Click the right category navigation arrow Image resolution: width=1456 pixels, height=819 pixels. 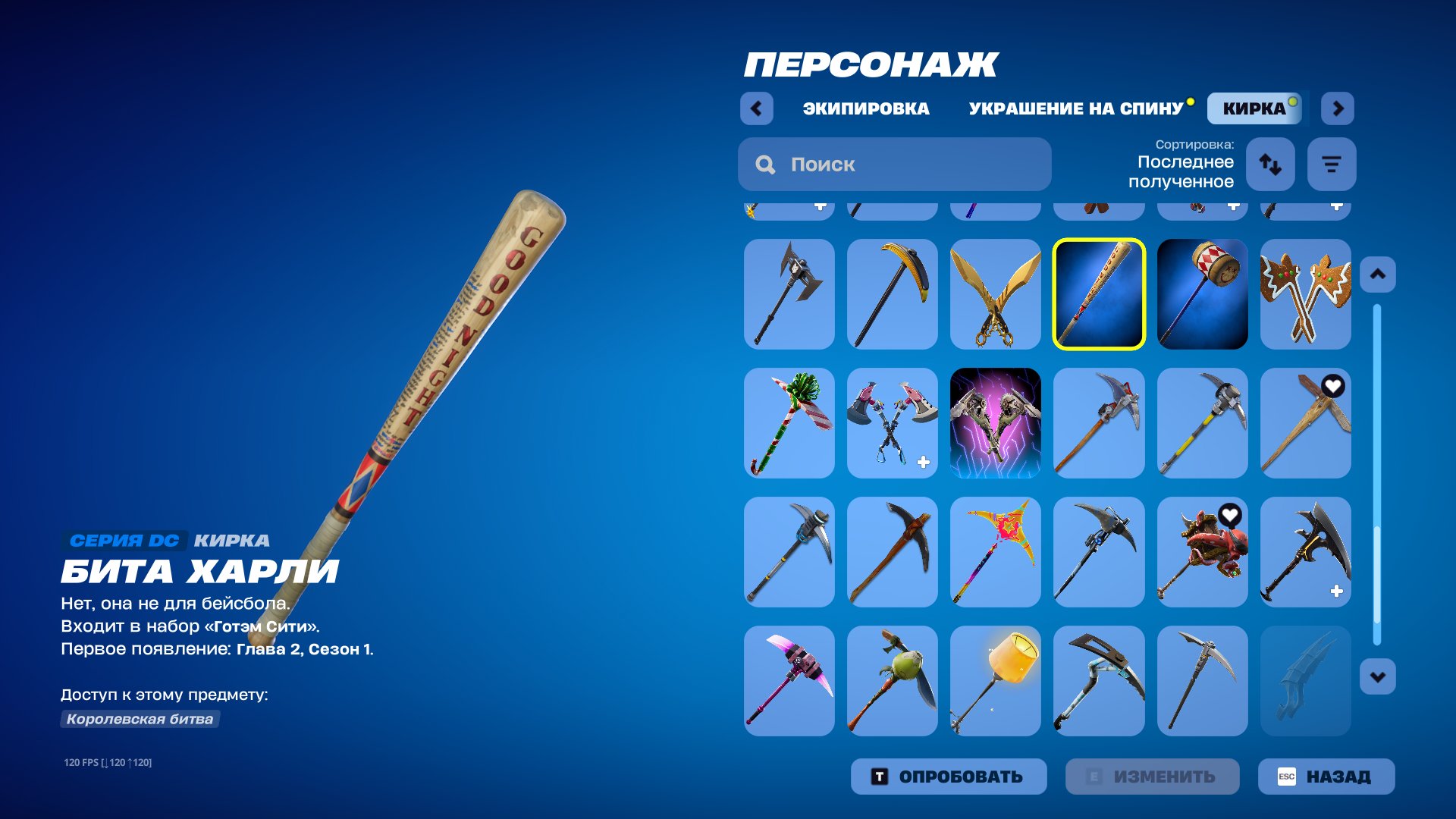[1338, 108]
